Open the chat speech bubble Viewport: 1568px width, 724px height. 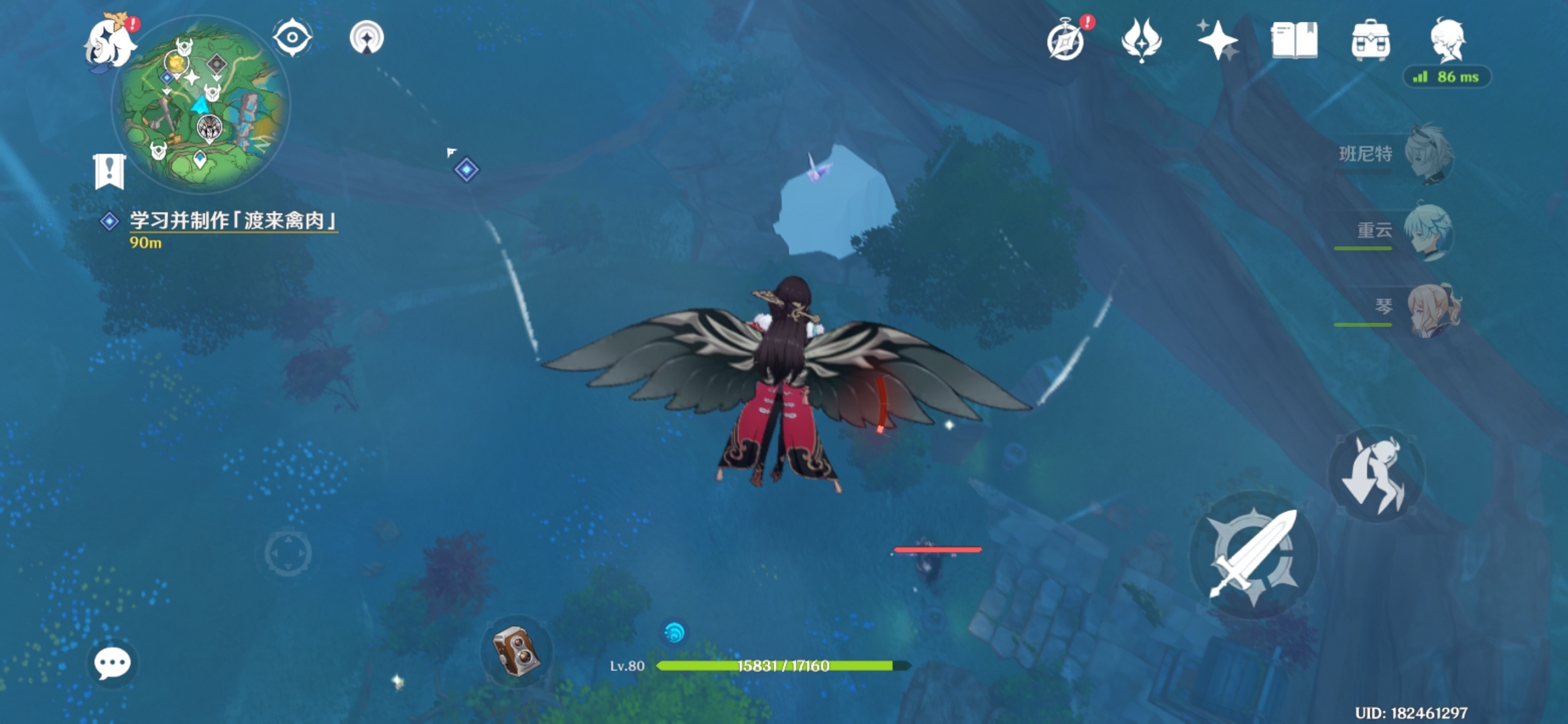pos(112,663)
